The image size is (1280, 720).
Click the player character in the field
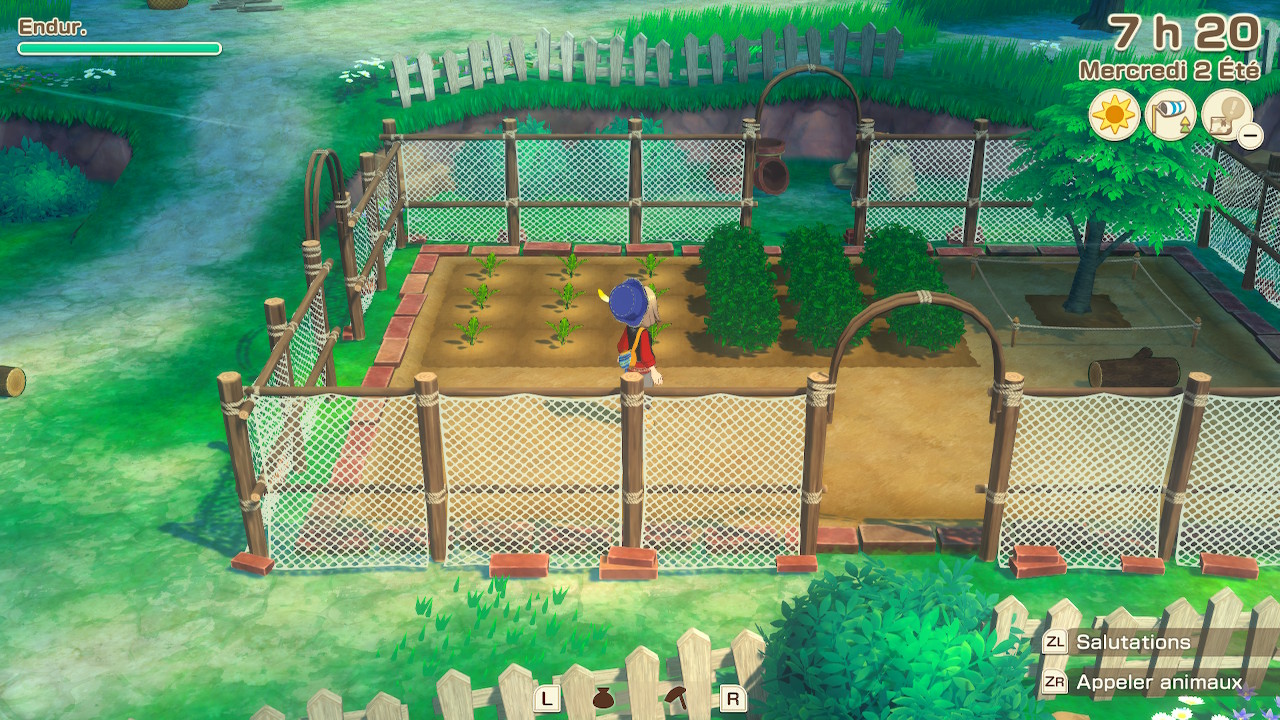630,330
